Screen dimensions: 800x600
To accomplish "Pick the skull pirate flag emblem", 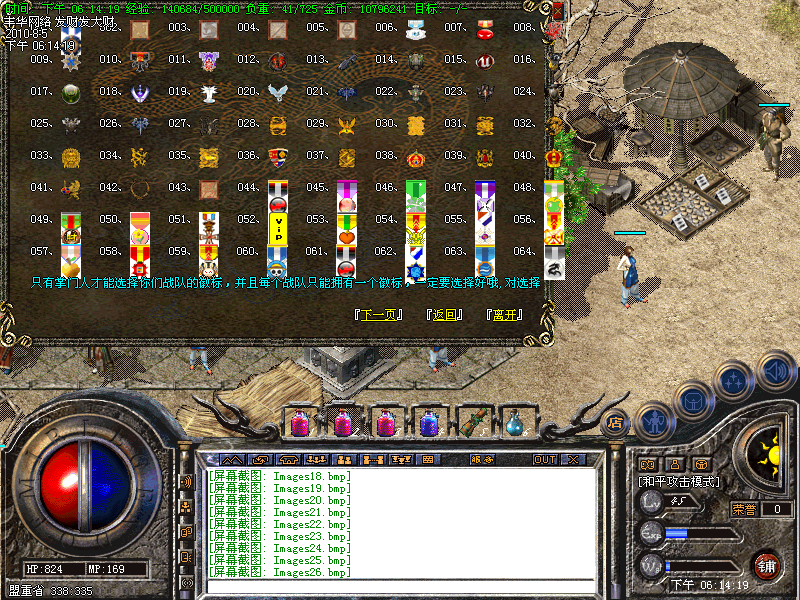I will coord(278,262).
